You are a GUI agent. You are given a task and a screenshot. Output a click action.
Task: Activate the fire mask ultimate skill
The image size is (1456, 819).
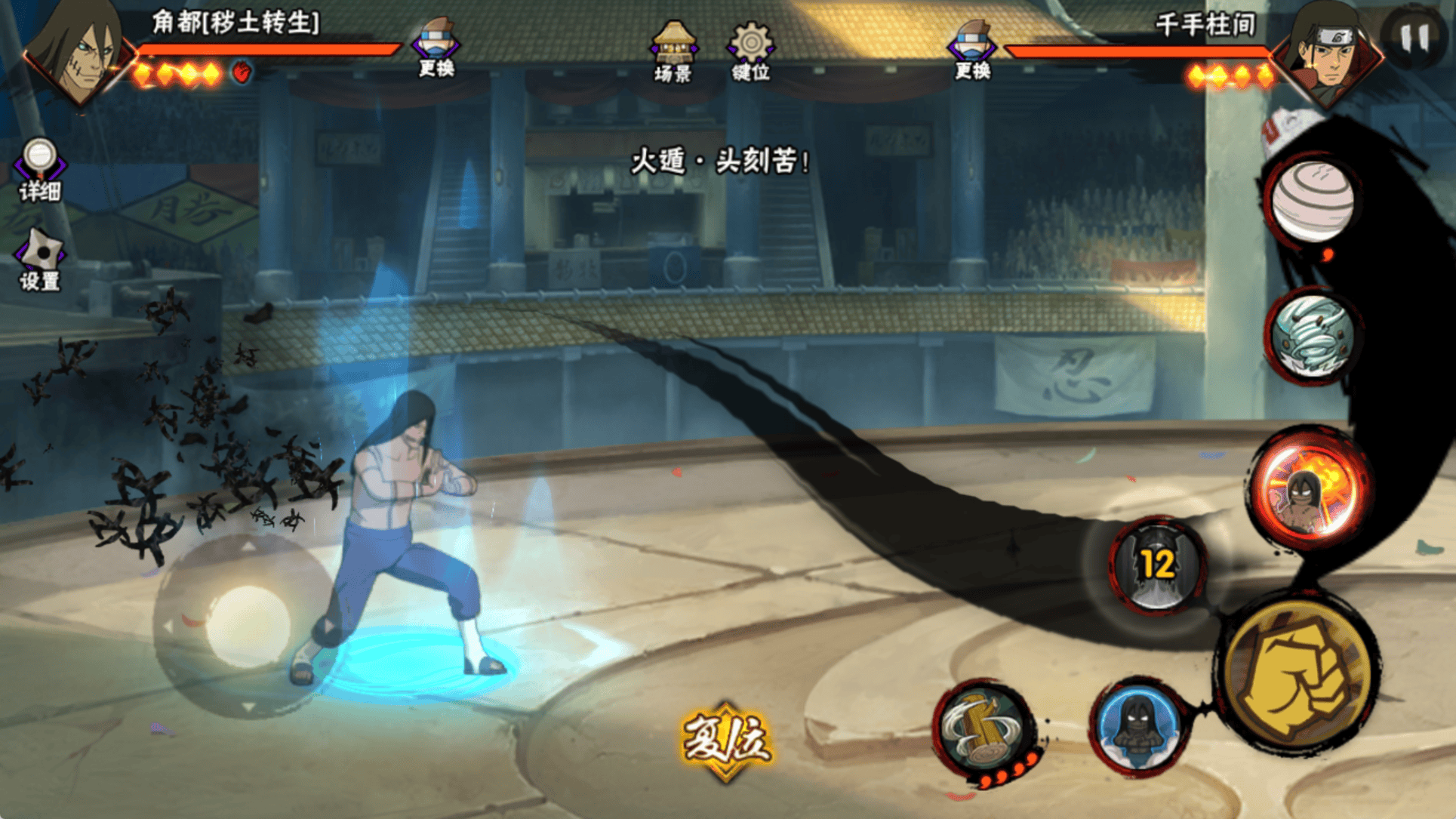[1310, 488]
